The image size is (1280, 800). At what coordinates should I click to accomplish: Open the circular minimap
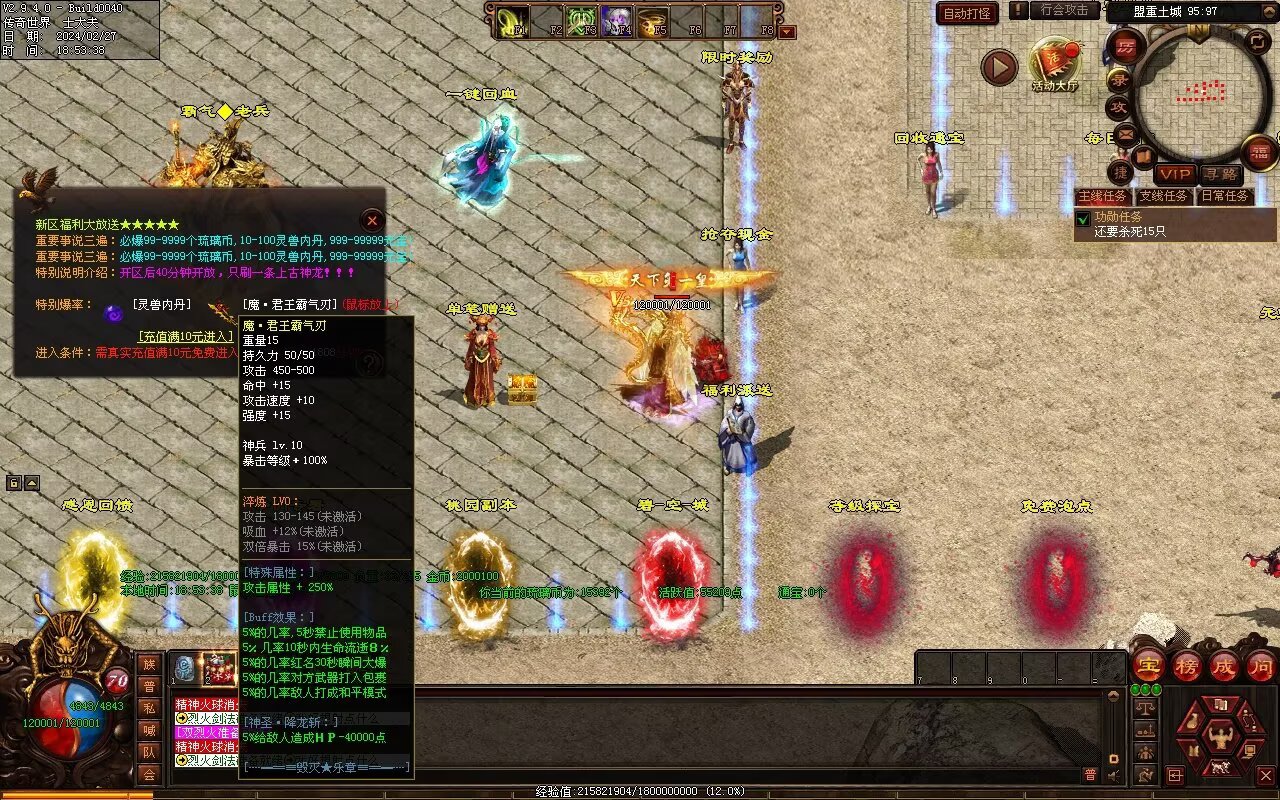(1200, 94)
